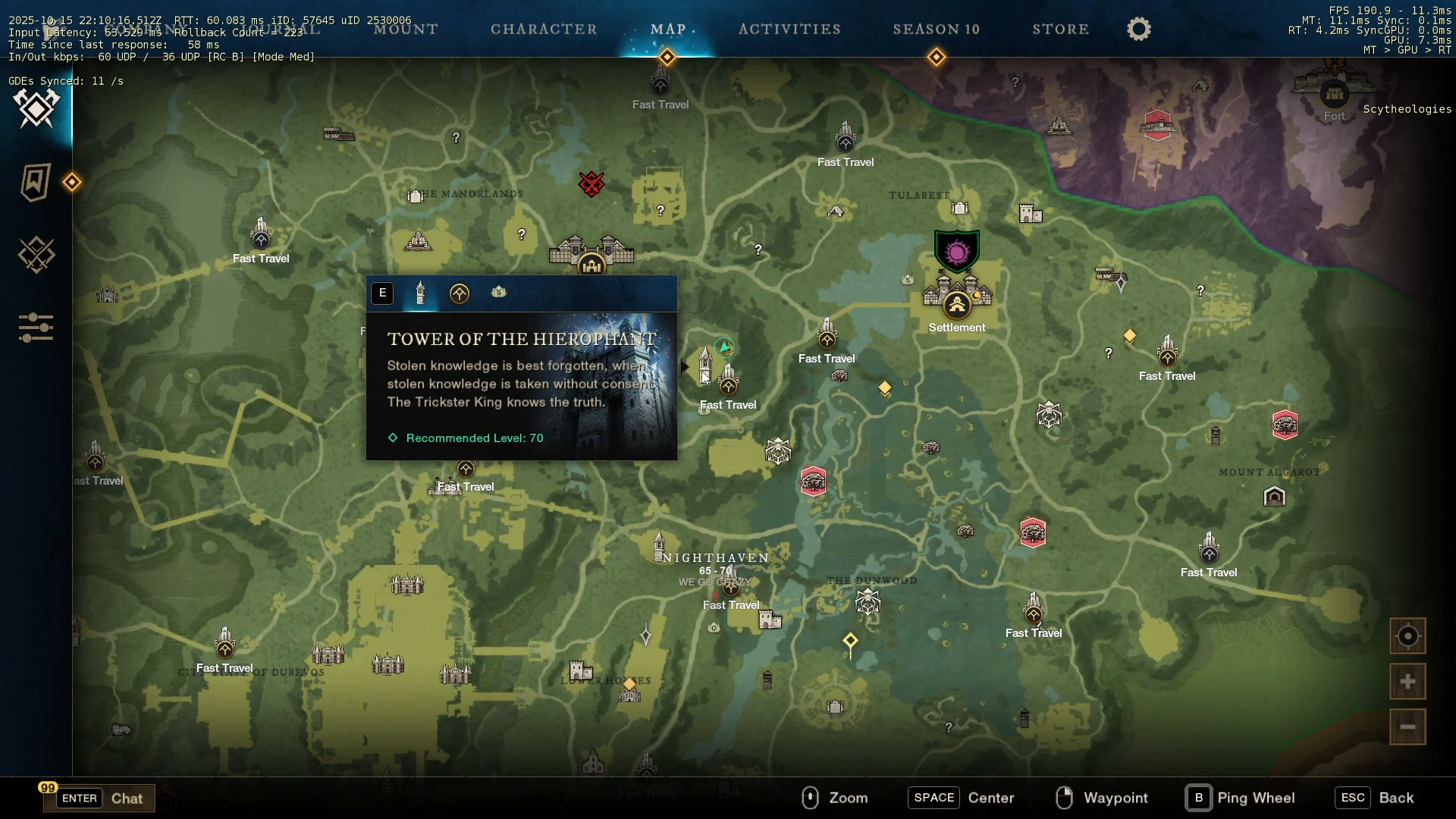The width and height of the screenshot is (1456, 819).
Task: Zoom out the map with minus button
Action: click(x=1407, y=727)
